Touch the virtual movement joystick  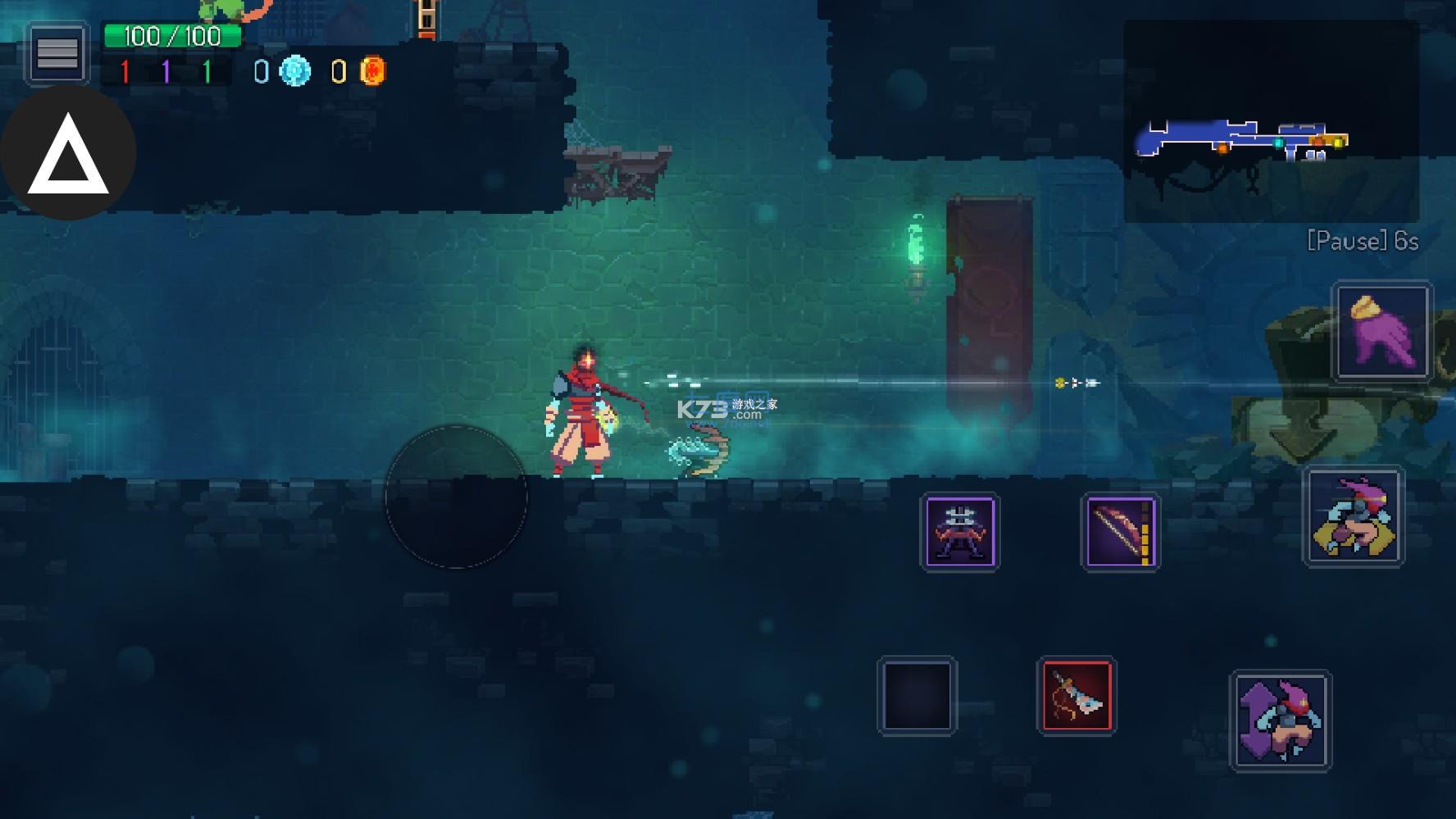456,497
